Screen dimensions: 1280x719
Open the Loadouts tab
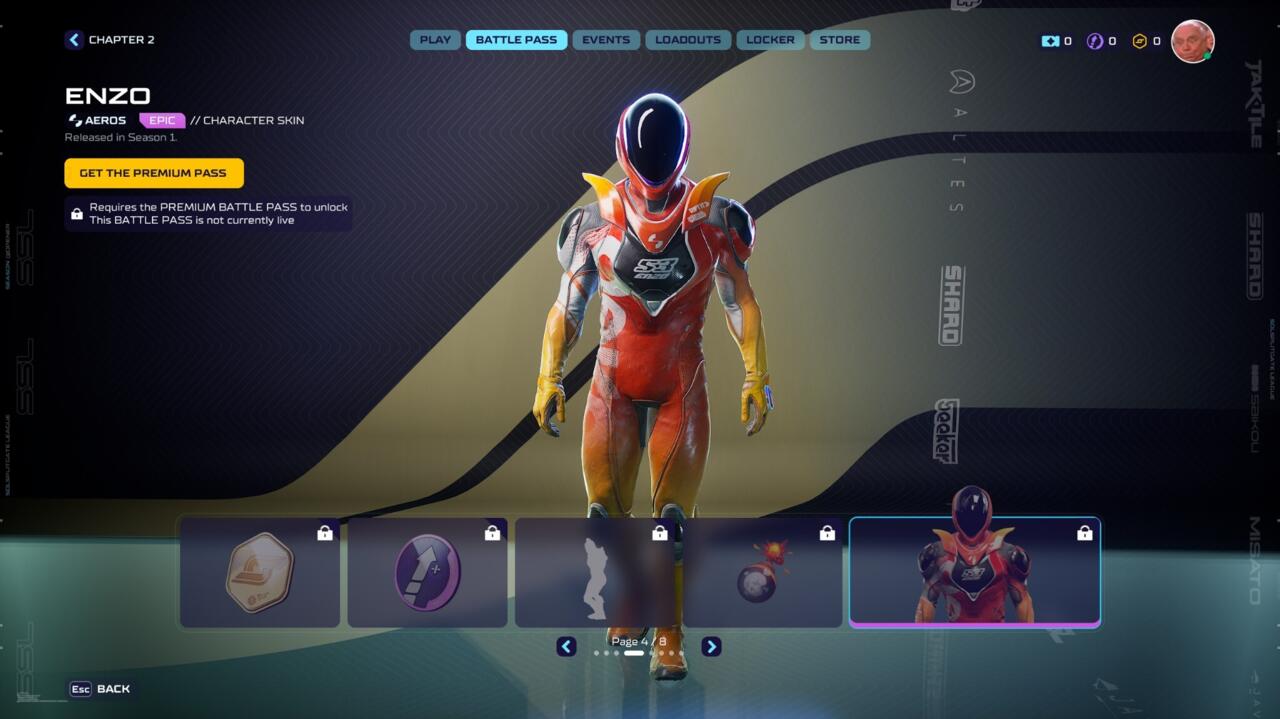[x=688, y=40]
